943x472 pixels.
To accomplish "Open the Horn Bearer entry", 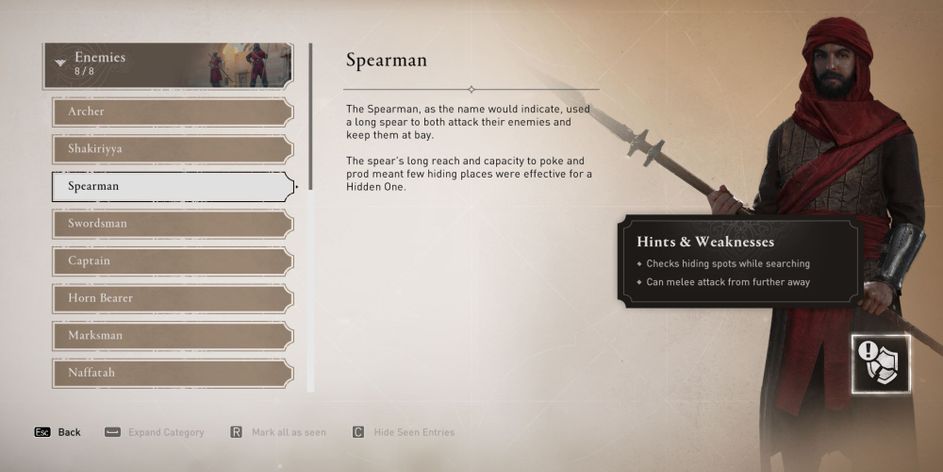I will pos(172,298).
